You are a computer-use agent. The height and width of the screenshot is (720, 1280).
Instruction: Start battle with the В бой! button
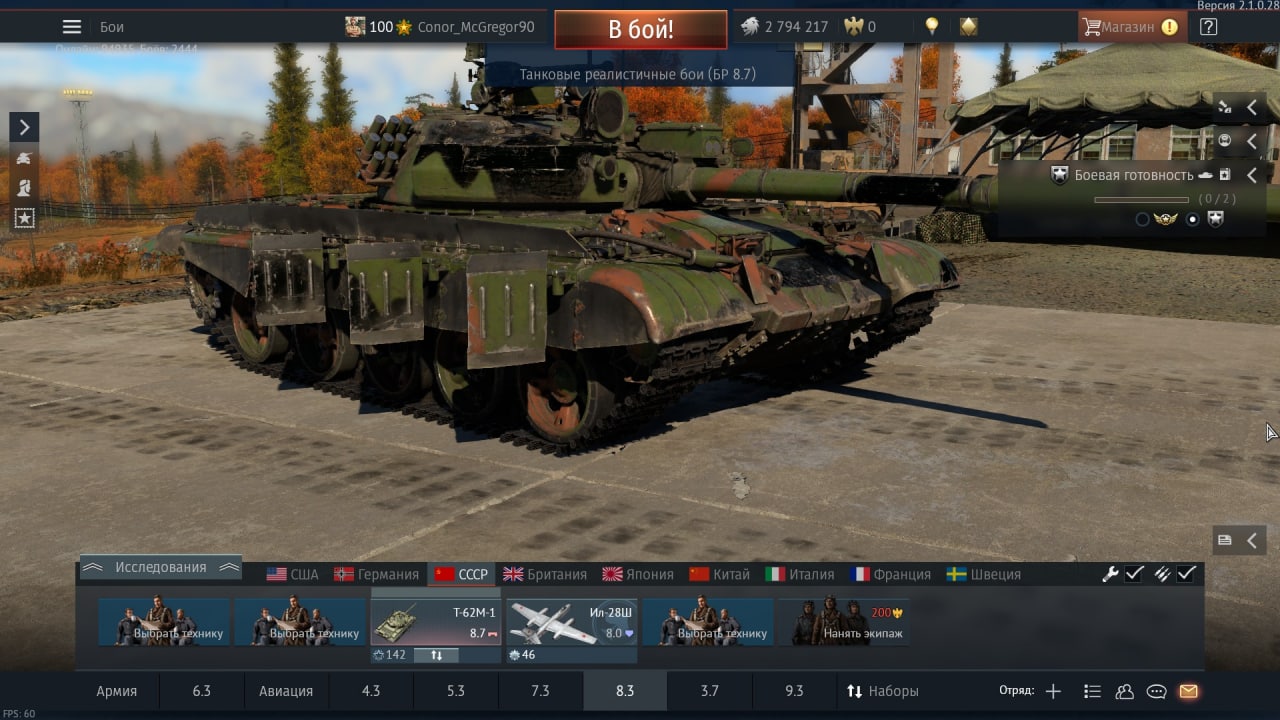[x=640, y=29]
